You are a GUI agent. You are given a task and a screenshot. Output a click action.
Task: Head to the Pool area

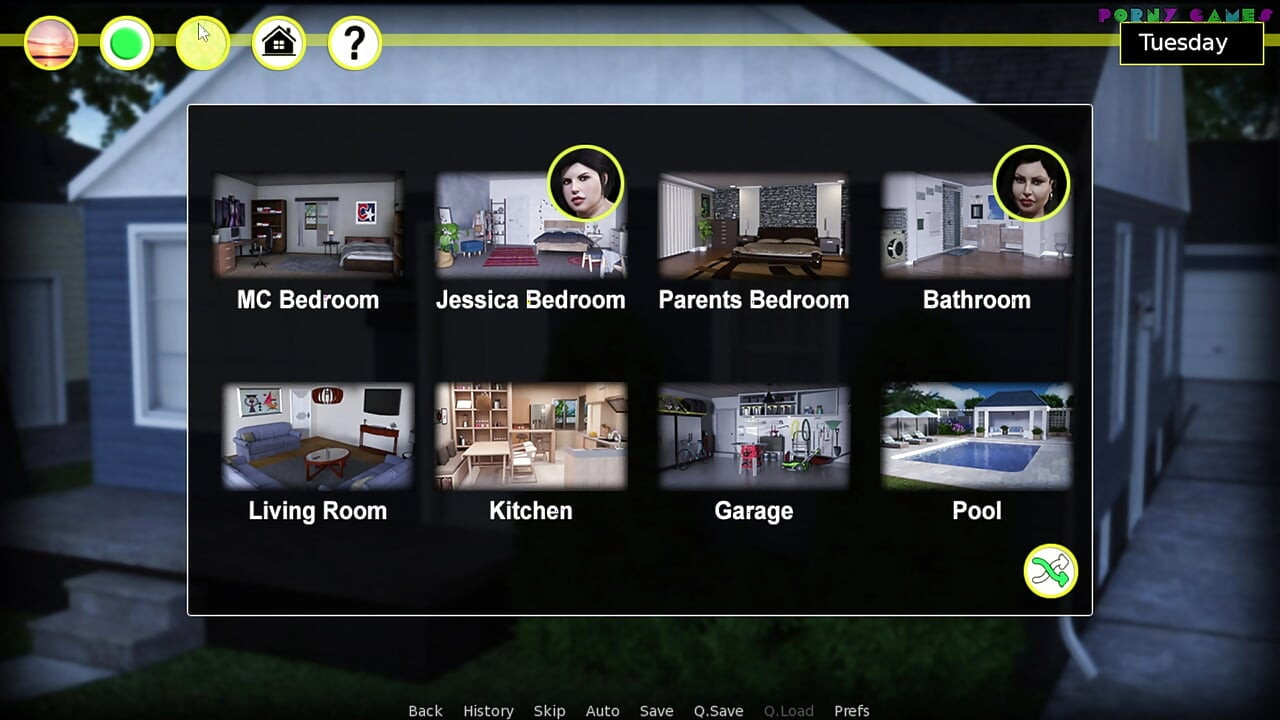click(x=976, y=436)
